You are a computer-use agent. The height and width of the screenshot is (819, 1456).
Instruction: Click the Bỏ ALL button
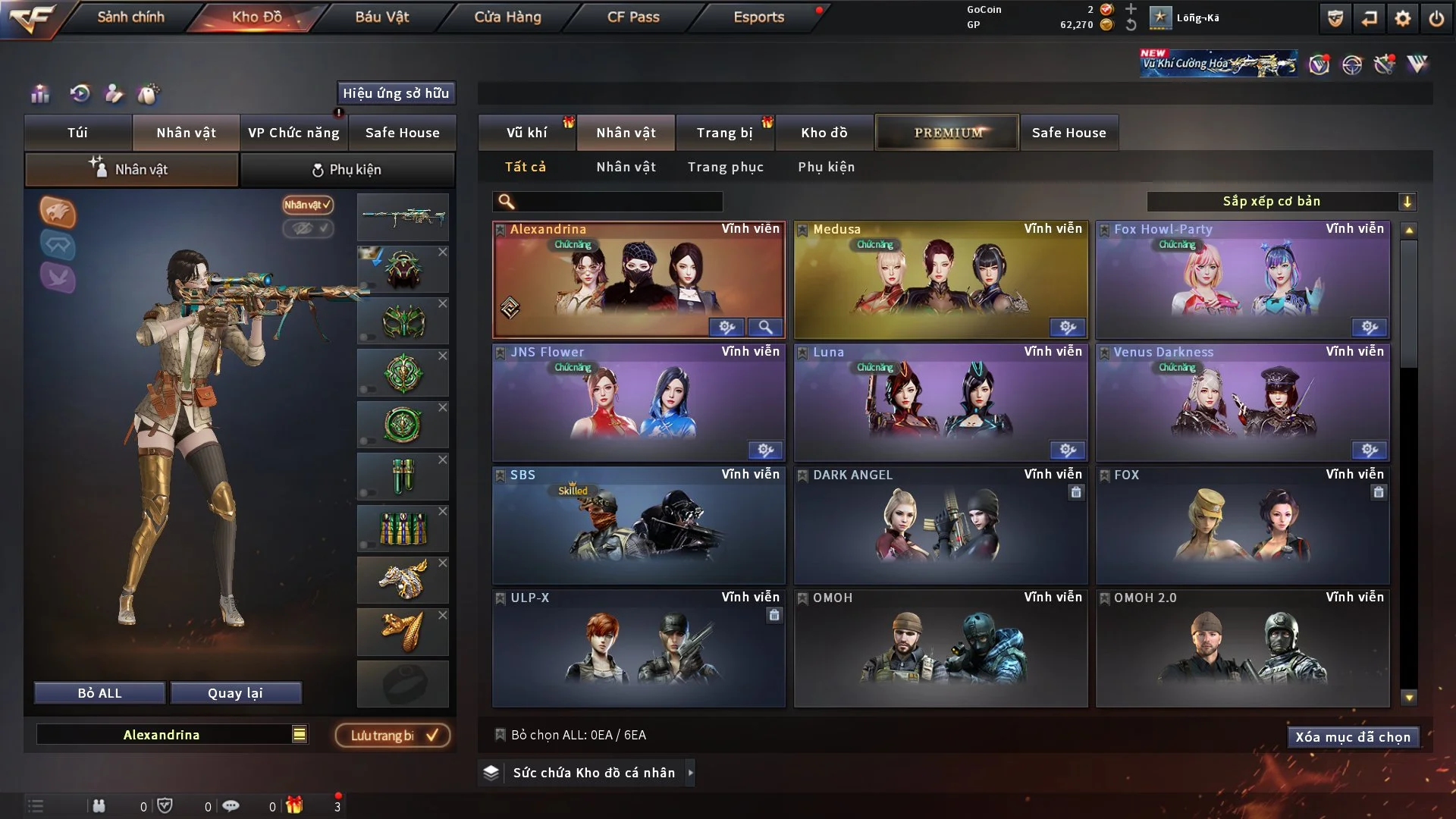[99, 693]
